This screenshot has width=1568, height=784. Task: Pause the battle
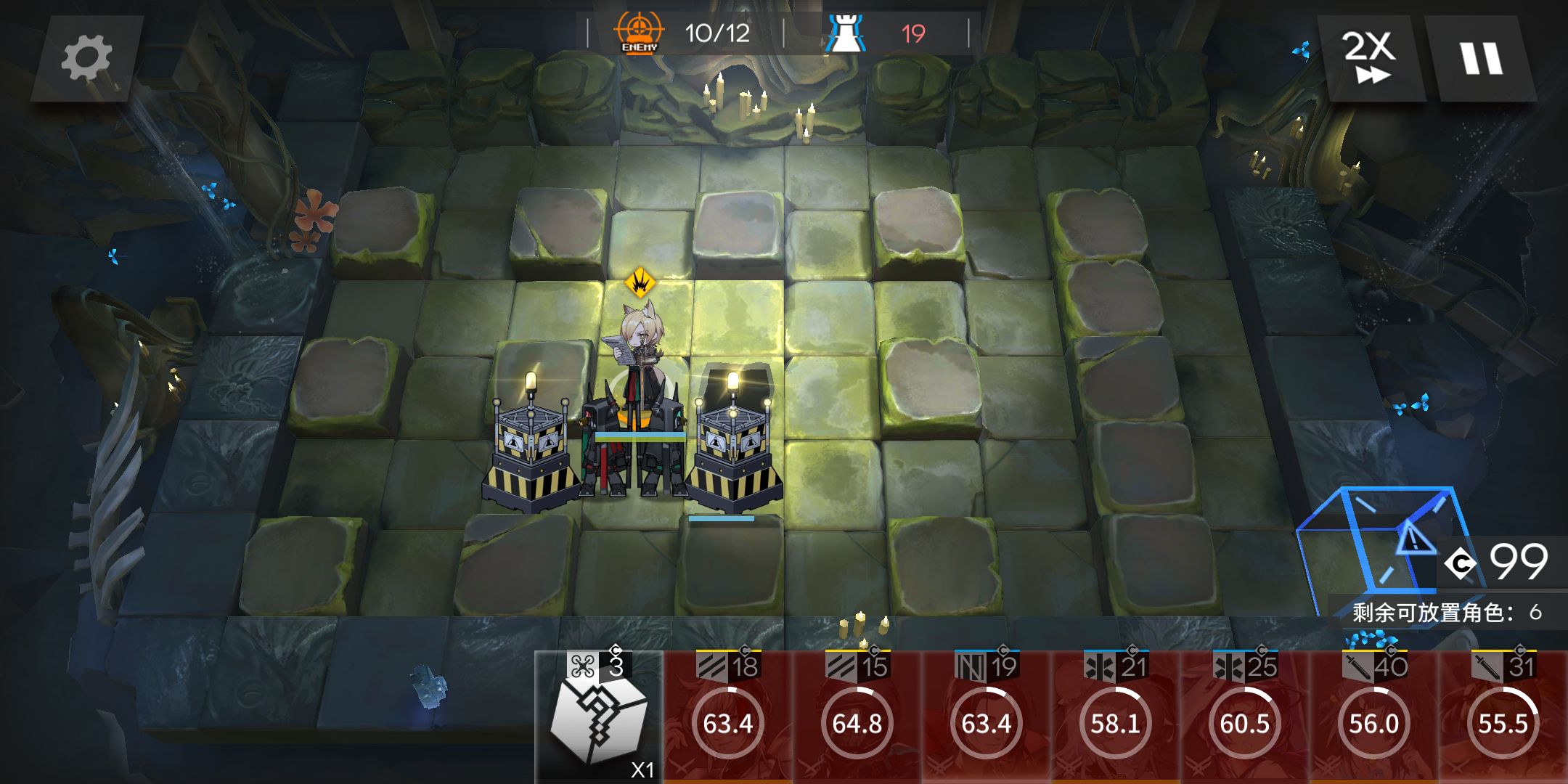tap(1481, 58)
